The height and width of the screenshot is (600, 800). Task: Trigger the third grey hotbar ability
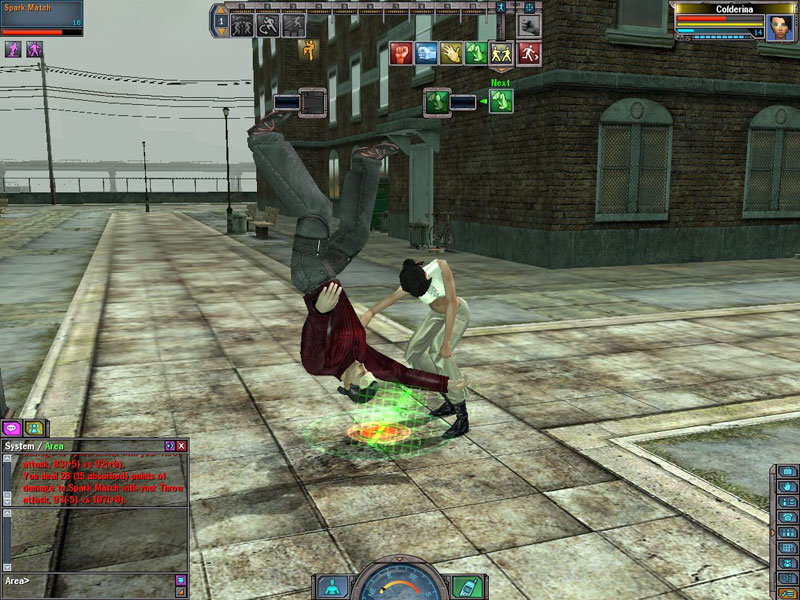point(294,25)
